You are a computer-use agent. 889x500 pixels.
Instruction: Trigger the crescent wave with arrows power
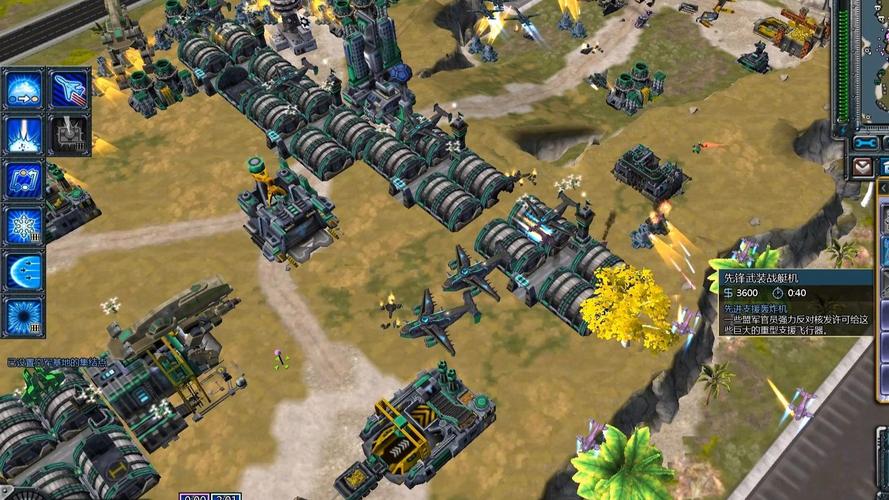[x=23, y=271]
